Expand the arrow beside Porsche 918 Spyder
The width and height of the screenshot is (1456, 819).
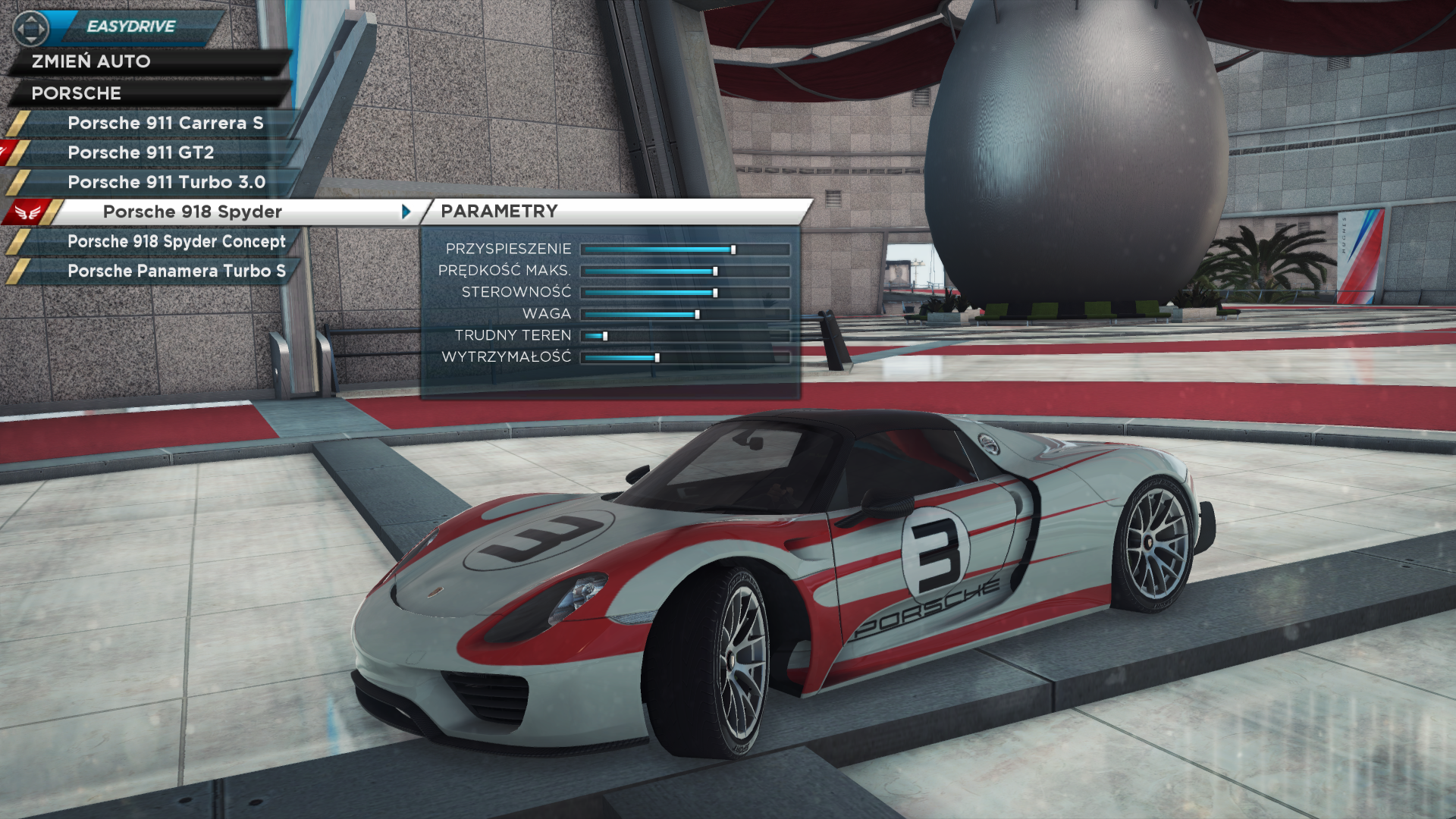(406, 212)
